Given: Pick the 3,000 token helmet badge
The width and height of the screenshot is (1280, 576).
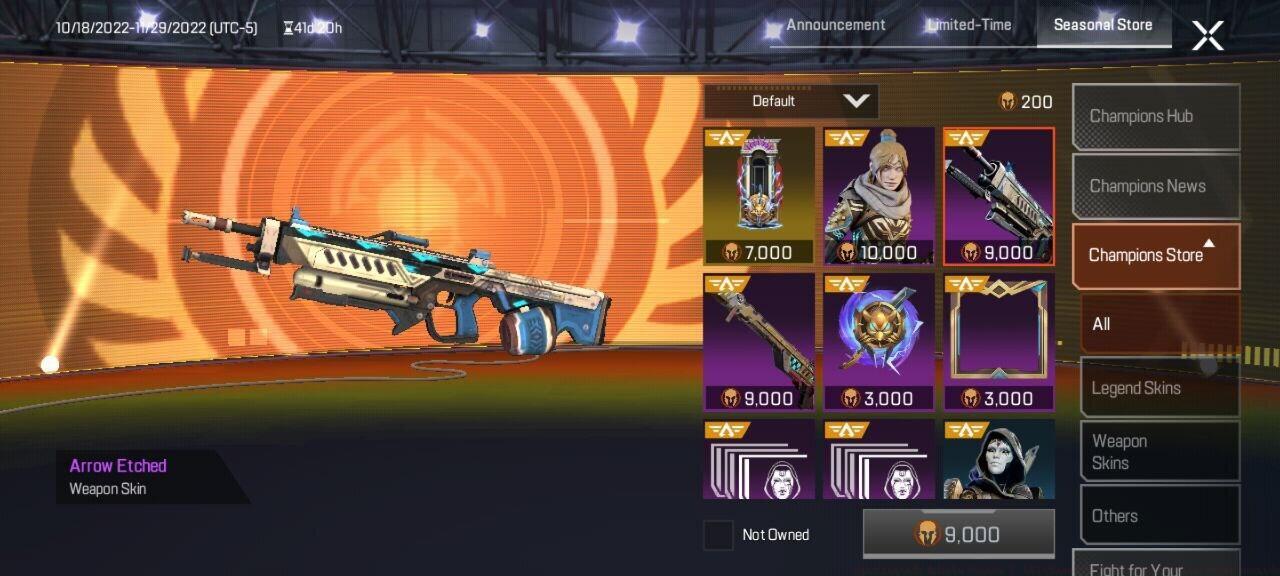Looking at the screenshot, I should pos(879,342).
